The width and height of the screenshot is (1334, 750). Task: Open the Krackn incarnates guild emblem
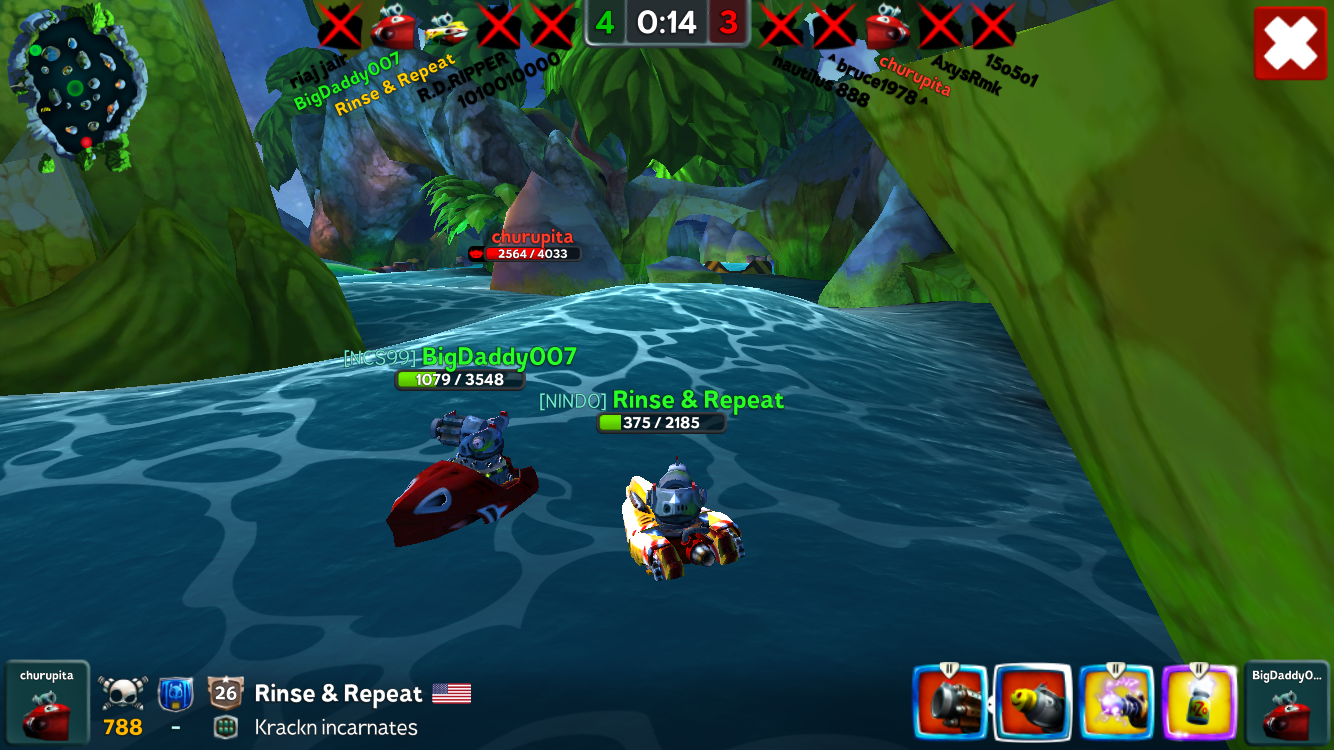pyautogui.click(x=226, y=727)
